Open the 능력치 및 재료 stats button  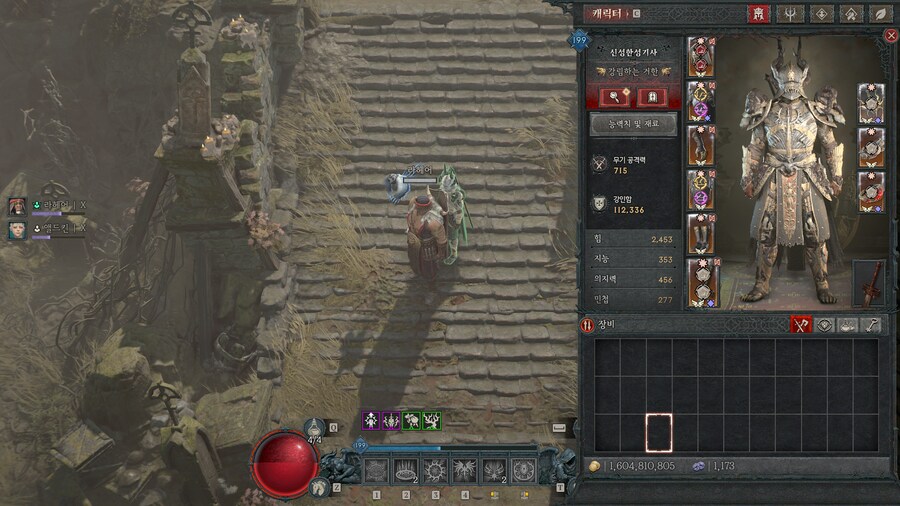(633, 124)
